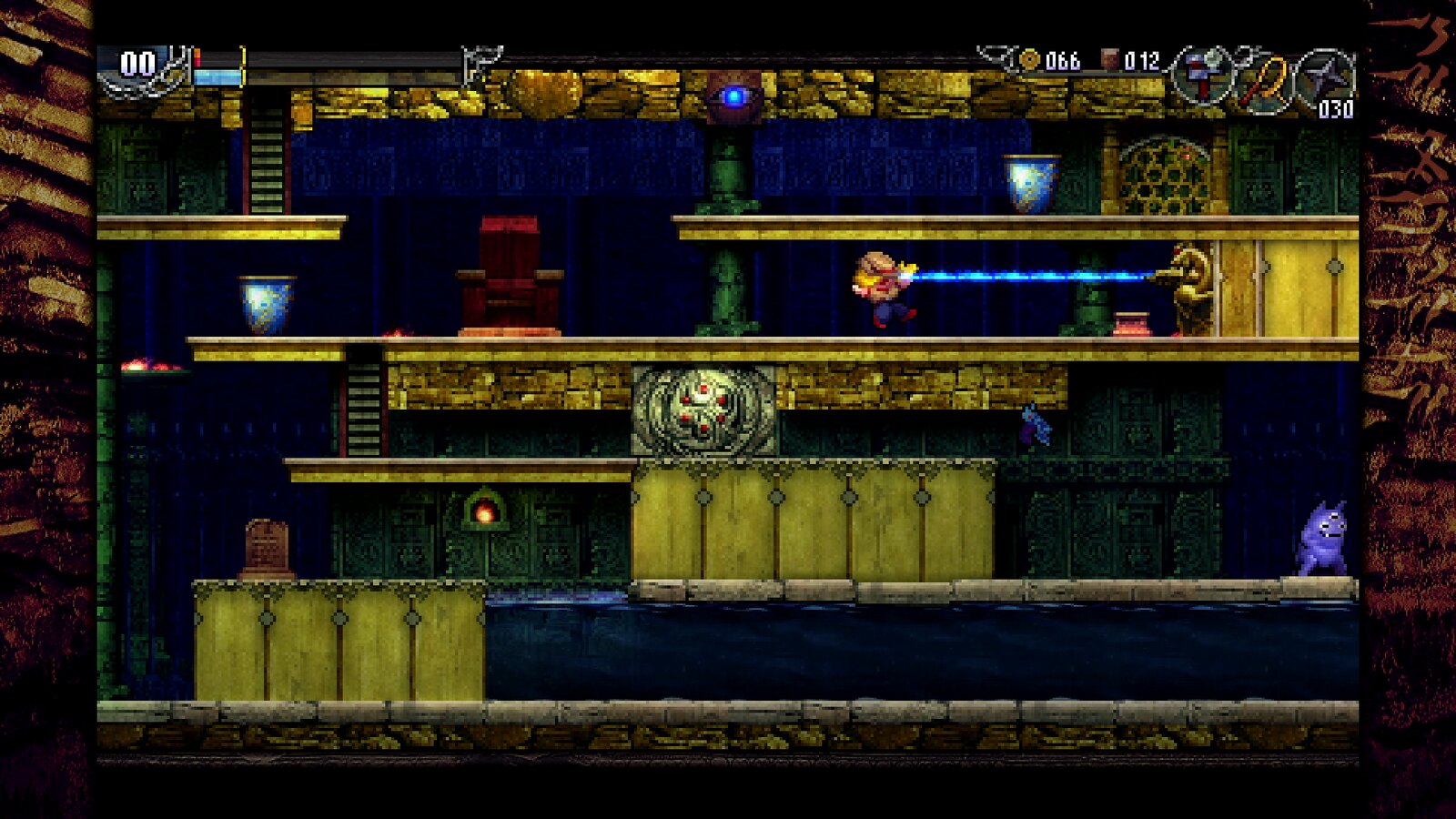Click the blue health bar at top left
Viewport: 1456px width, 819px height.
[x=218, y=77]
